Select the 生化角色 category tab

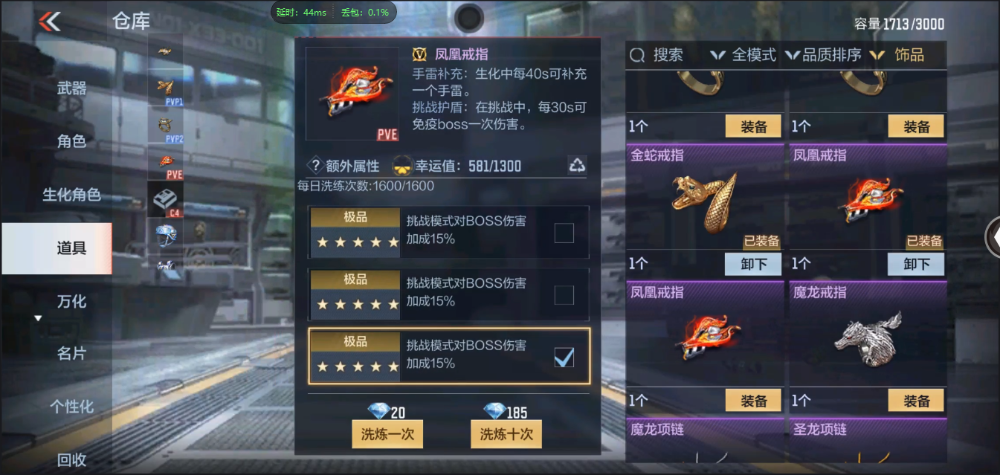pyautogui.click(x=71, y=194)
